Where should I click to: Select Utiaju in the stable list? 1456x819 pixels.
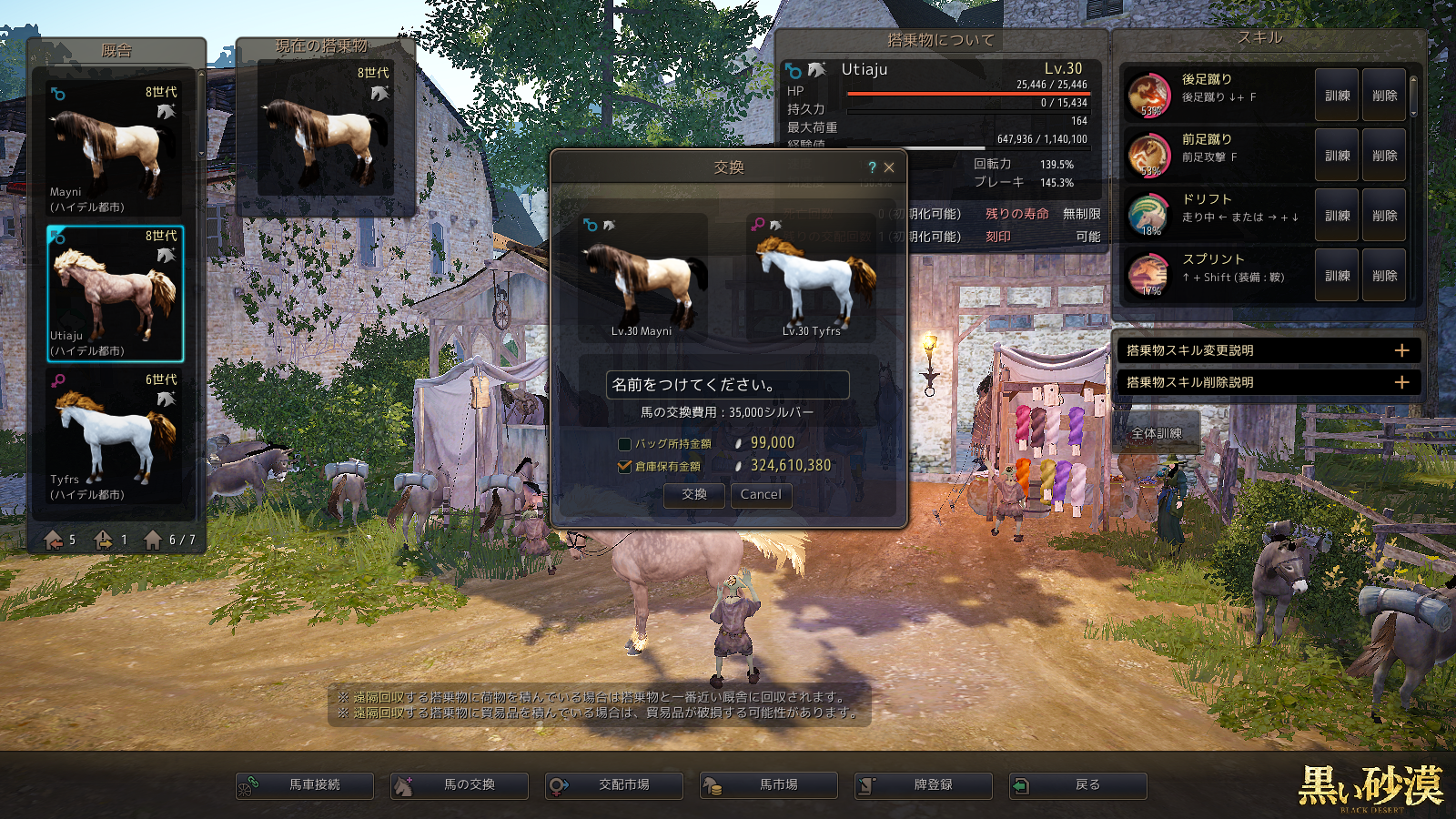coord(115,293)
